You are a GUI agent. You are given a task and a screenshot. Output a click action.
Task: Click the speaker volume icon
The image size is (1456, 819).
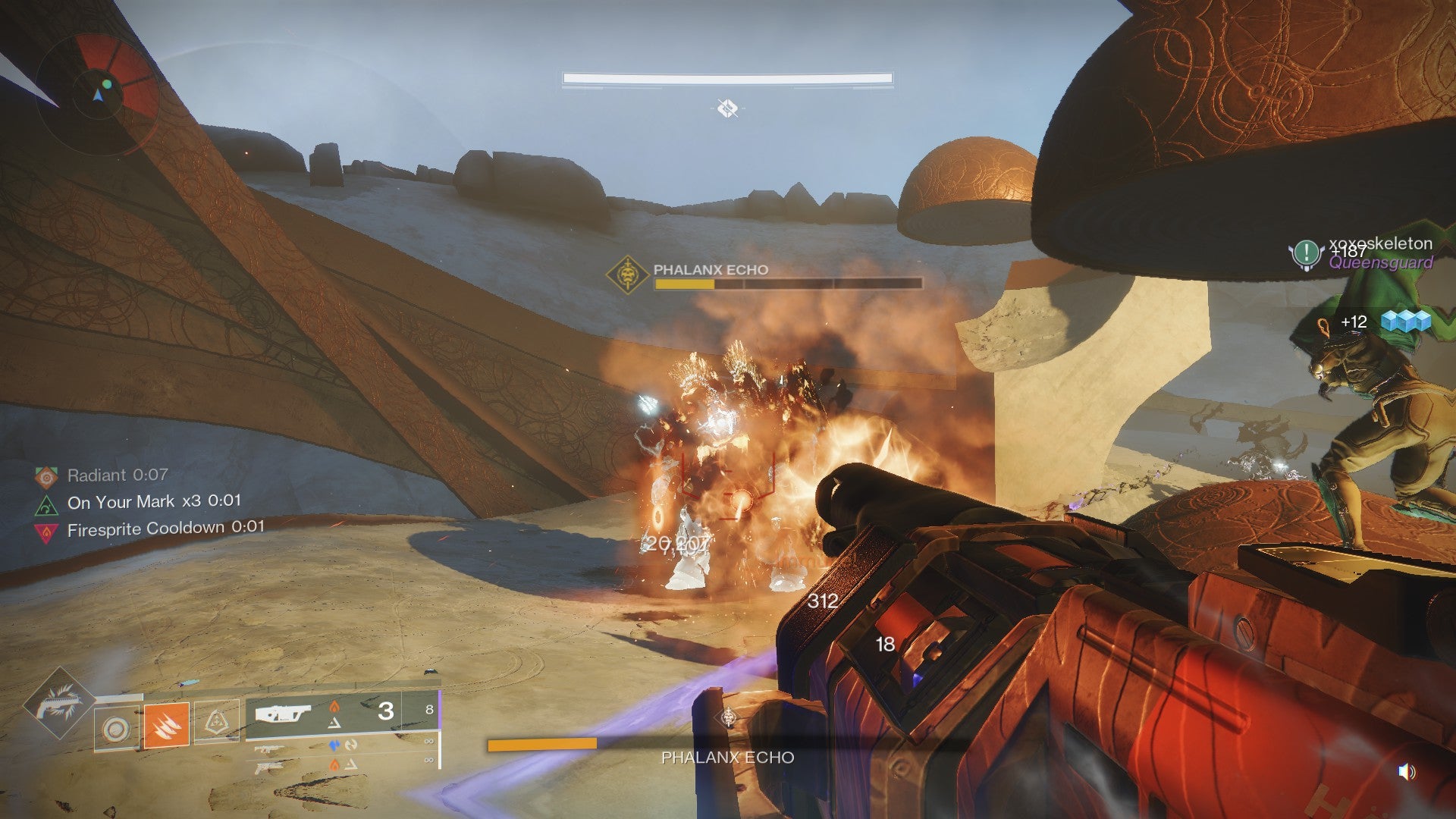point(1406,772)
